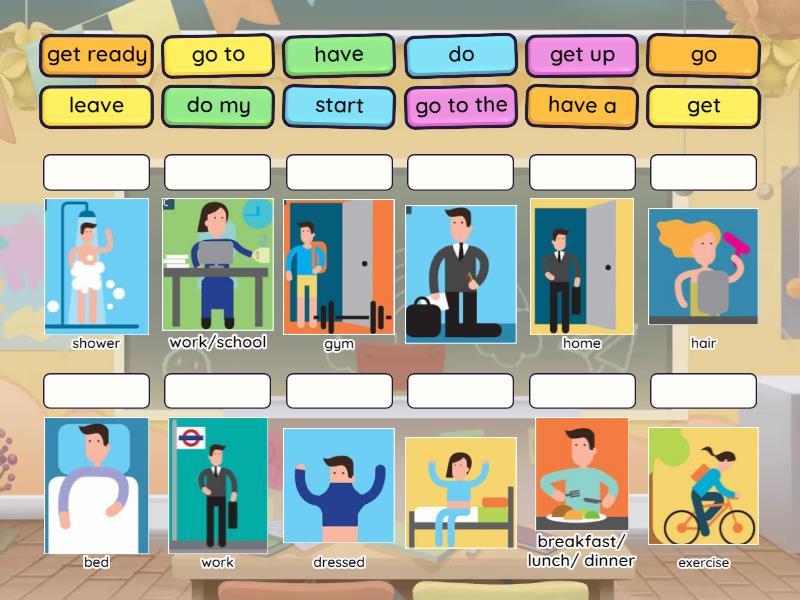Choose the orange 'have a' tile
The height and width of the screenshot is (600, 800).
(x=582, y=106)
